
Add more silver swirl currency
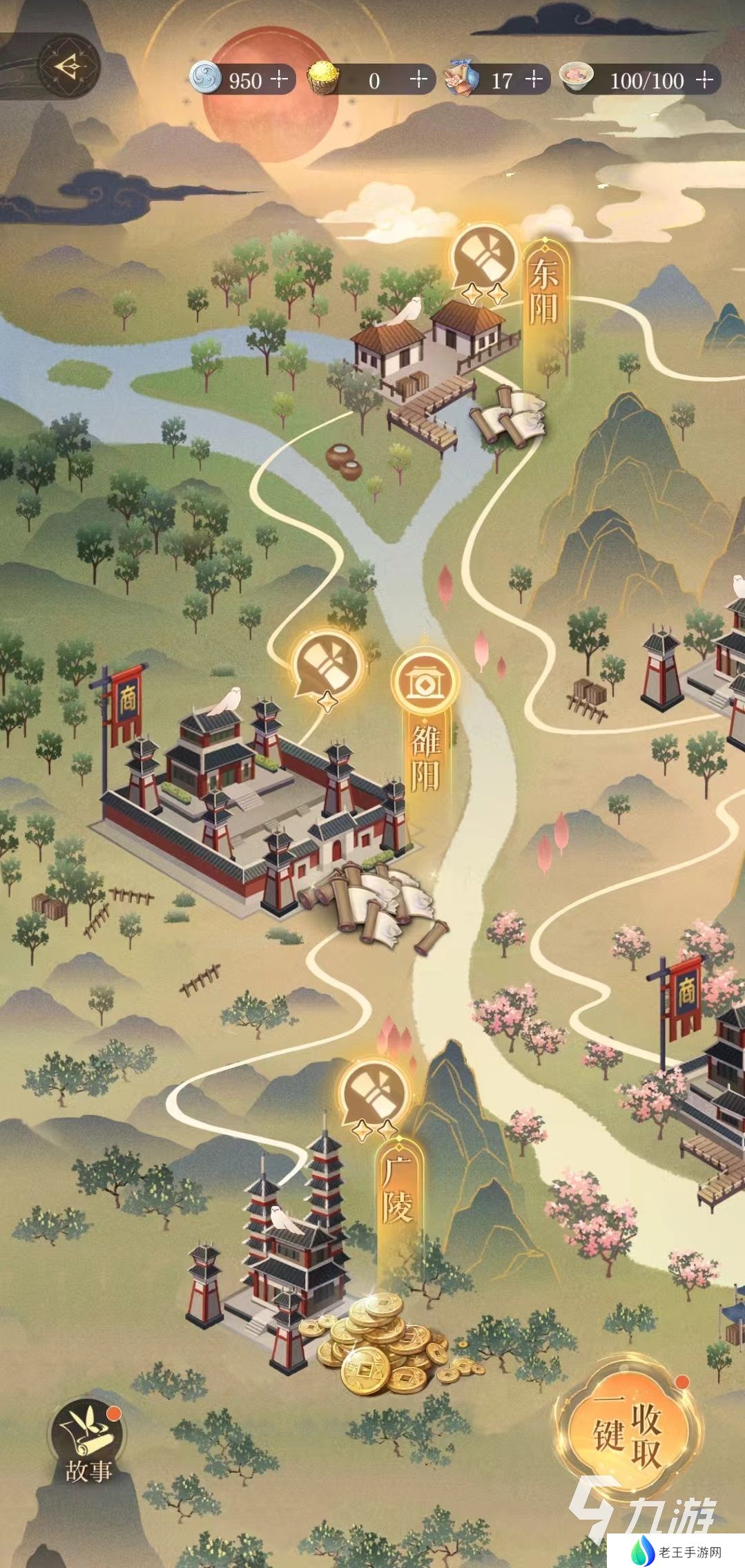[279, 80]
